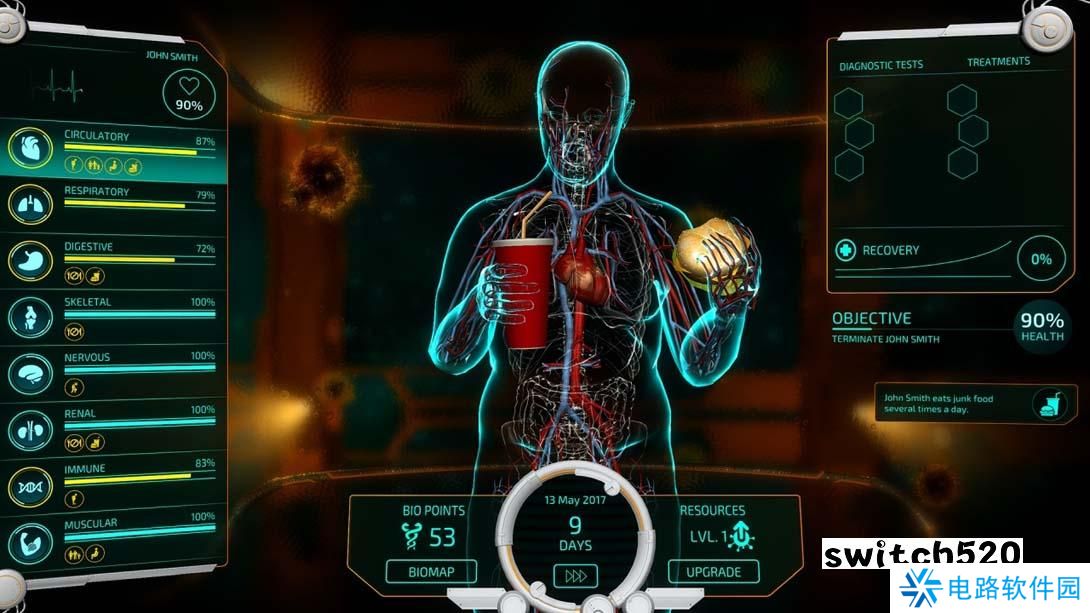Choose the Digestive system stomach icon
1090x613 pixels.
tap(30, 260)
